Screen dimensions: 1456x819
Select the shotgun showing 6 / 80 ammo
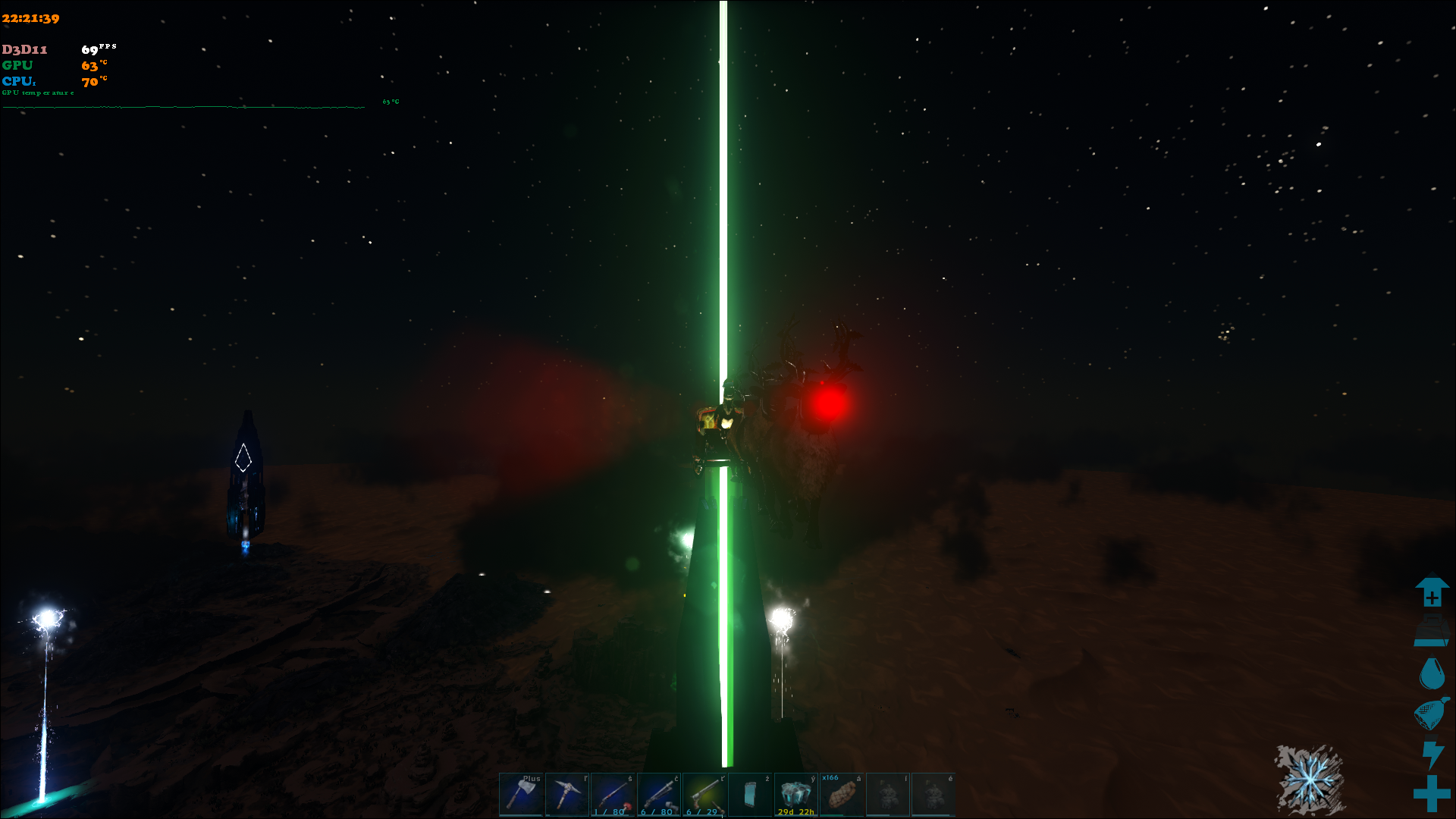659,794
